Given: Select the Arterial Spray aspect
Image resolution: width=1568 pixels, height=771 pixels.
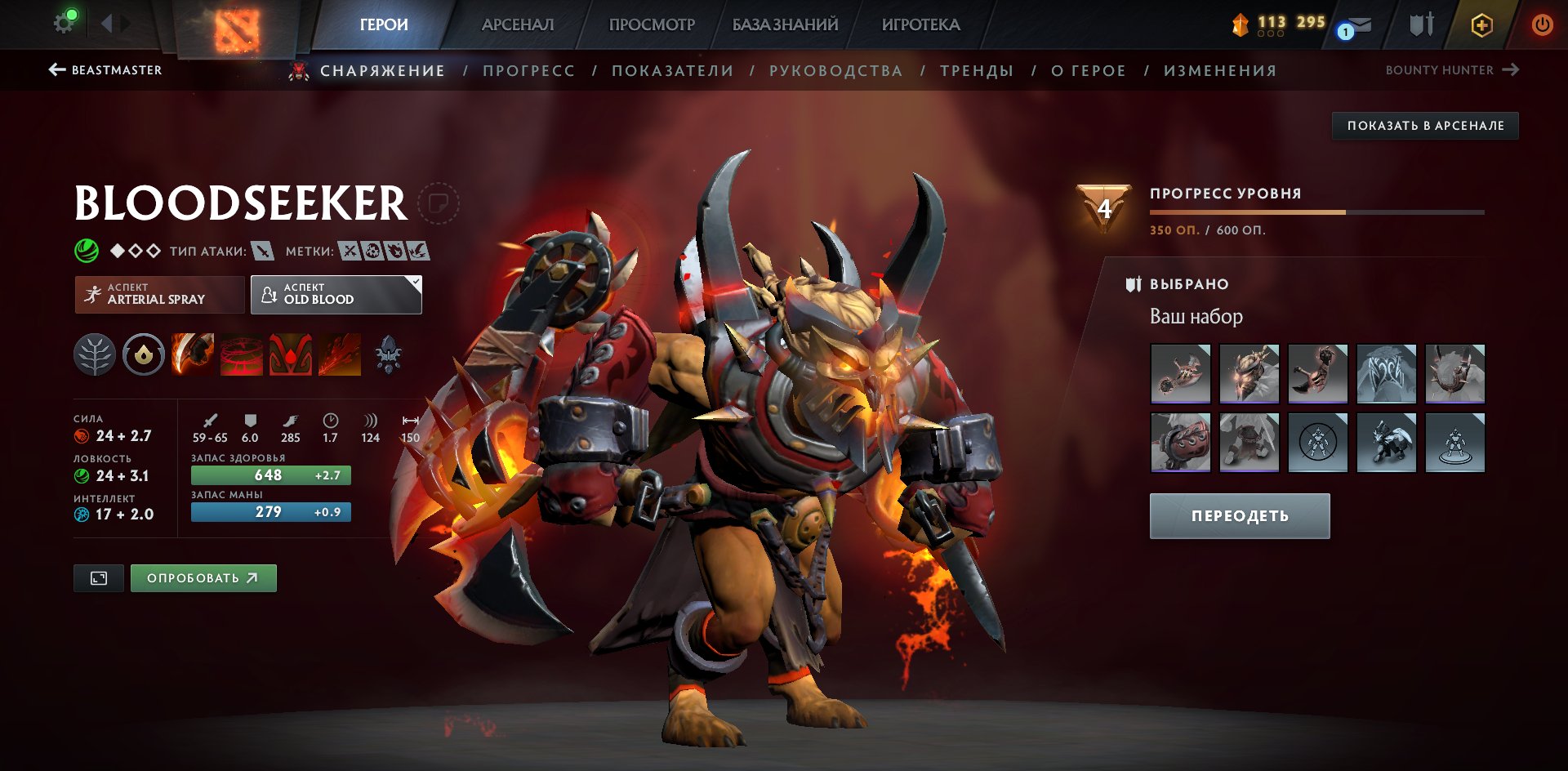Looking at the screenshot, I should coord(158,294).
